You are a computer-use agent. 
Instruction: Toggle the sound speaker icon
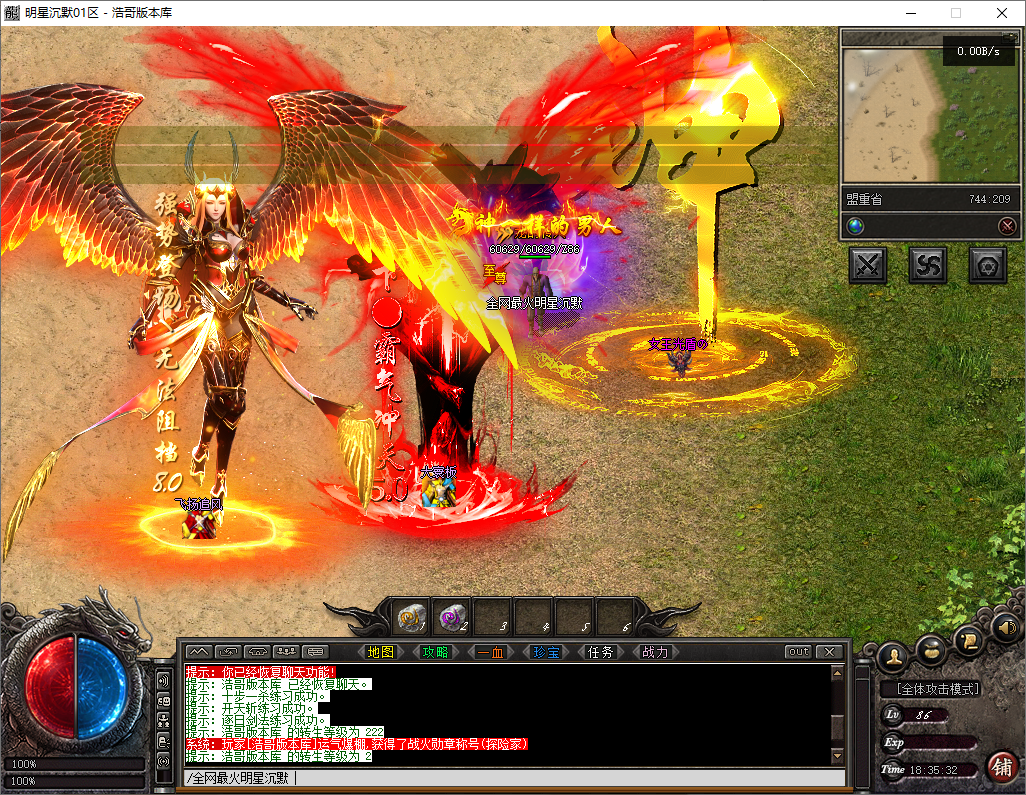[x=1005, y=627]
